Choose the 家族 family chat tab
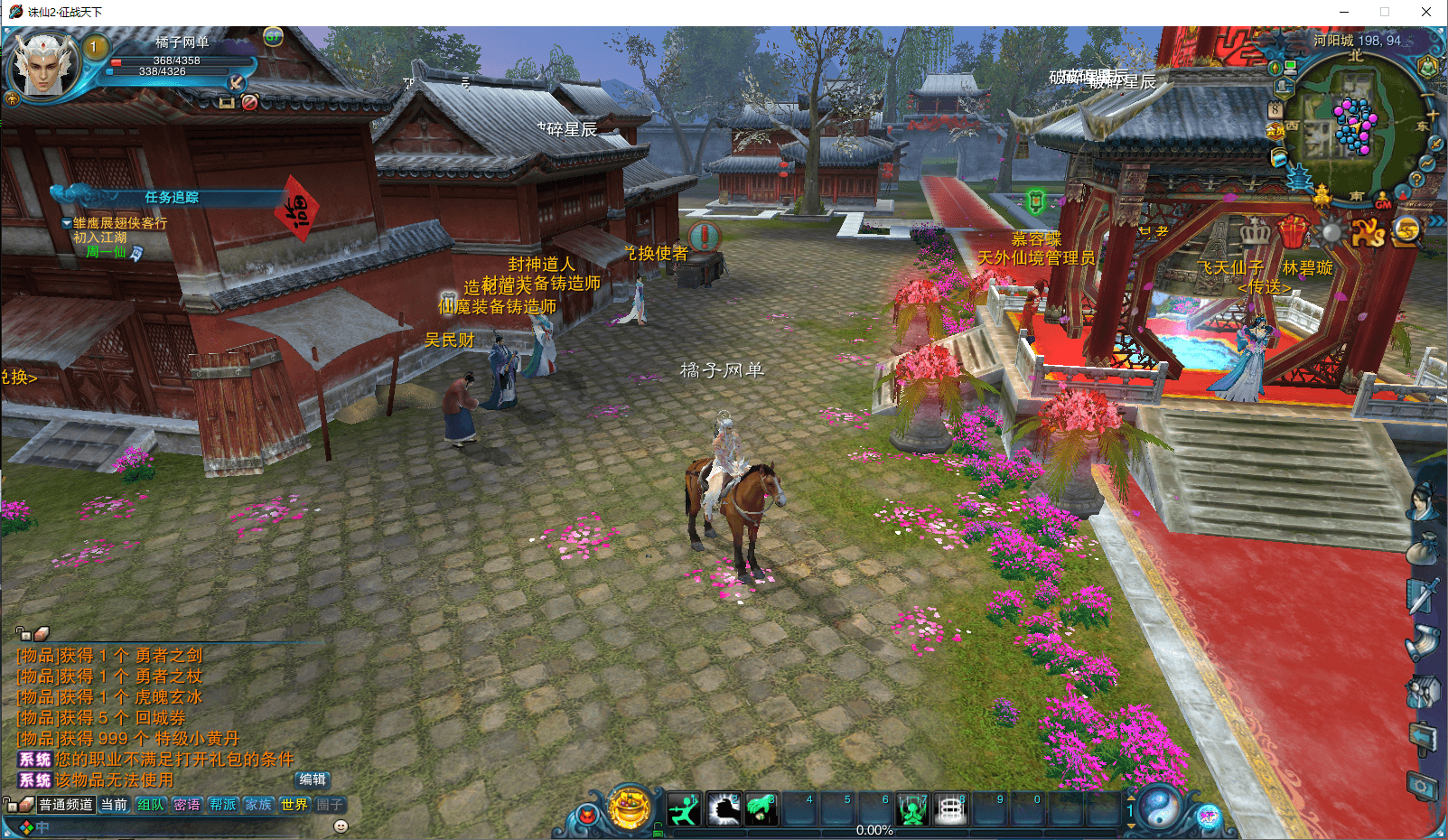This screenshot has width=1448, height=840. tap(258, 805)
